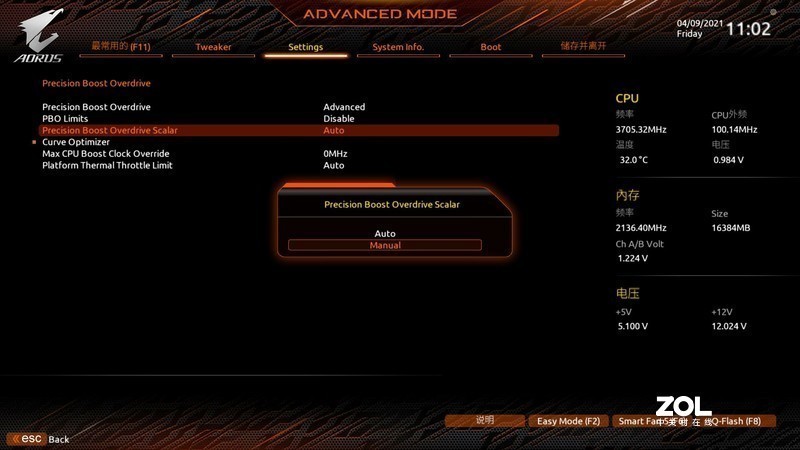Launch Q-Flash (F8)
The image size is (800, 450).
coord(735,421)
